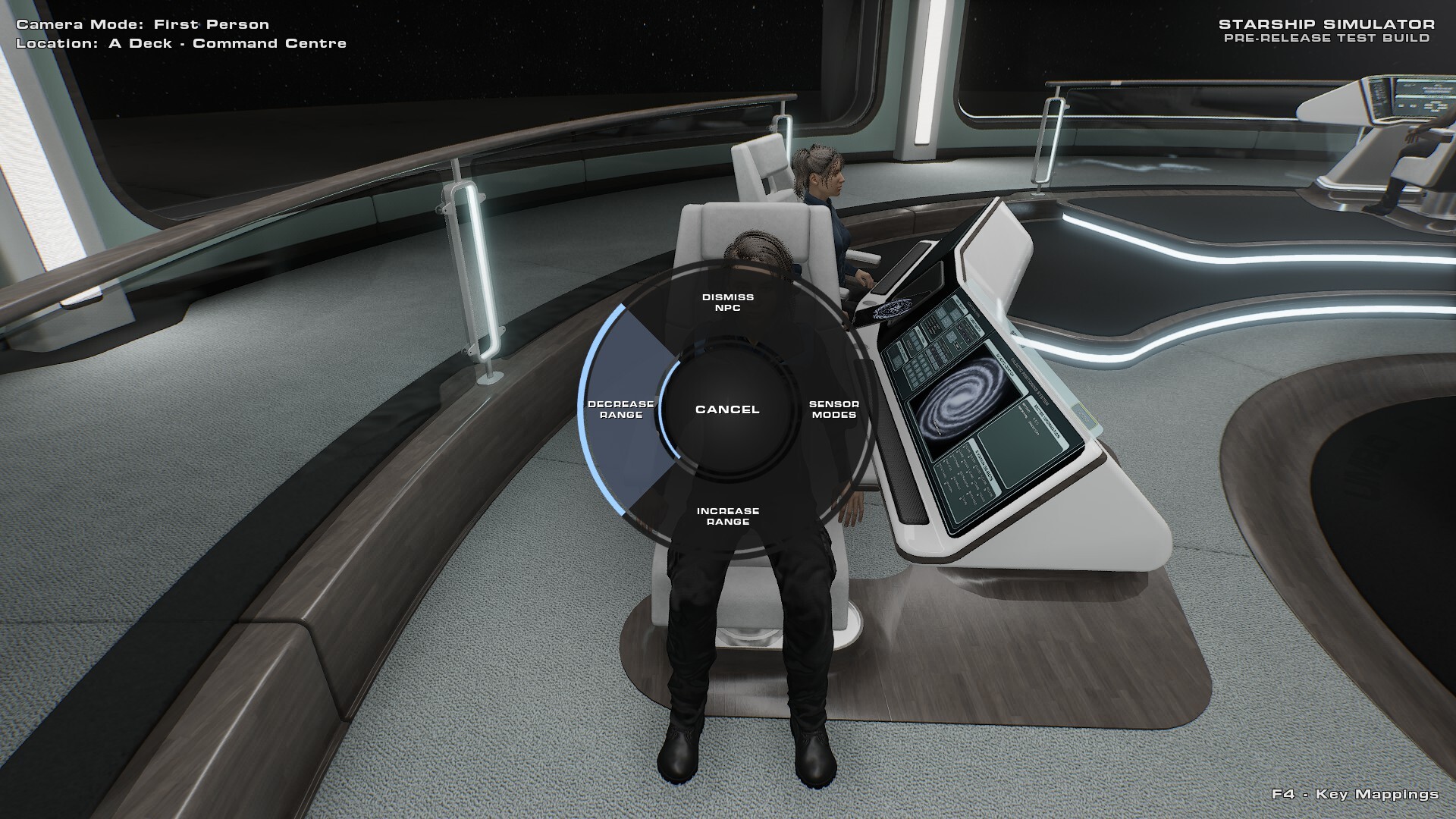1456x819 pixels.
Task: Open Sensor Modes from the radial menu
Action: (x=833, y=409)
